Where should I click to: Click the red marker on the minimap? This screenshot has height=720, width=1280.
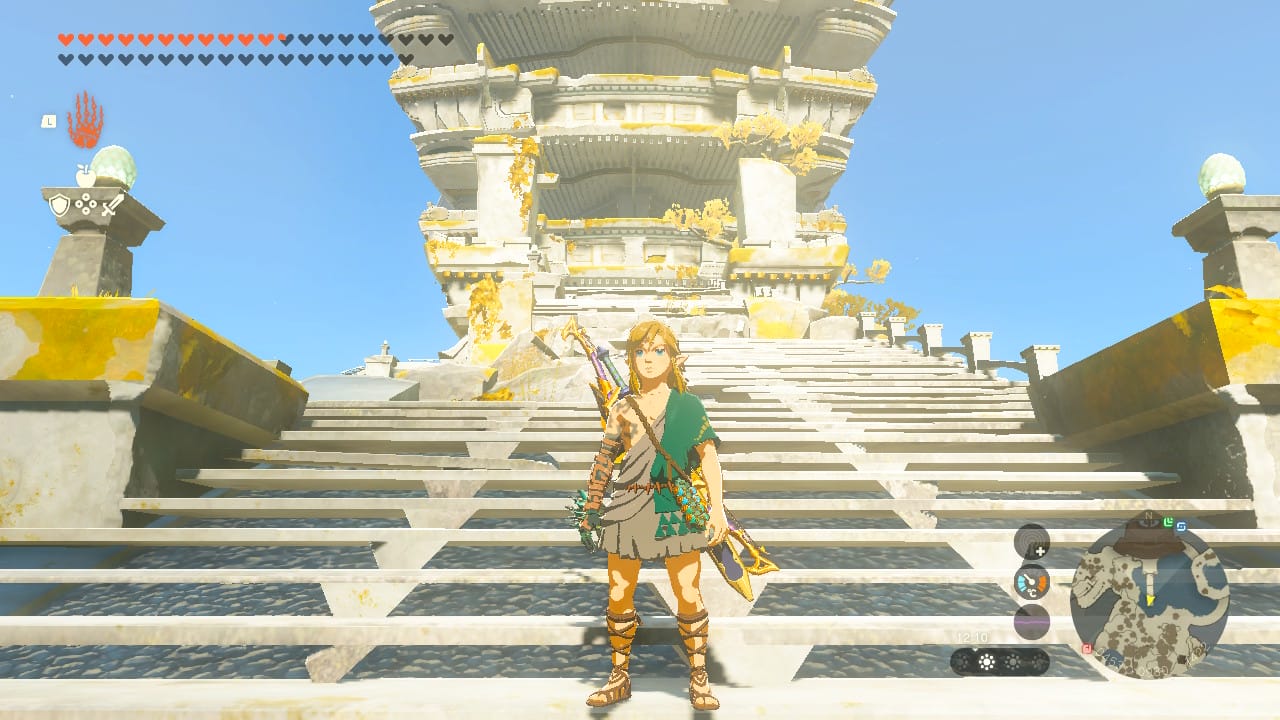tap(1087, 648)
